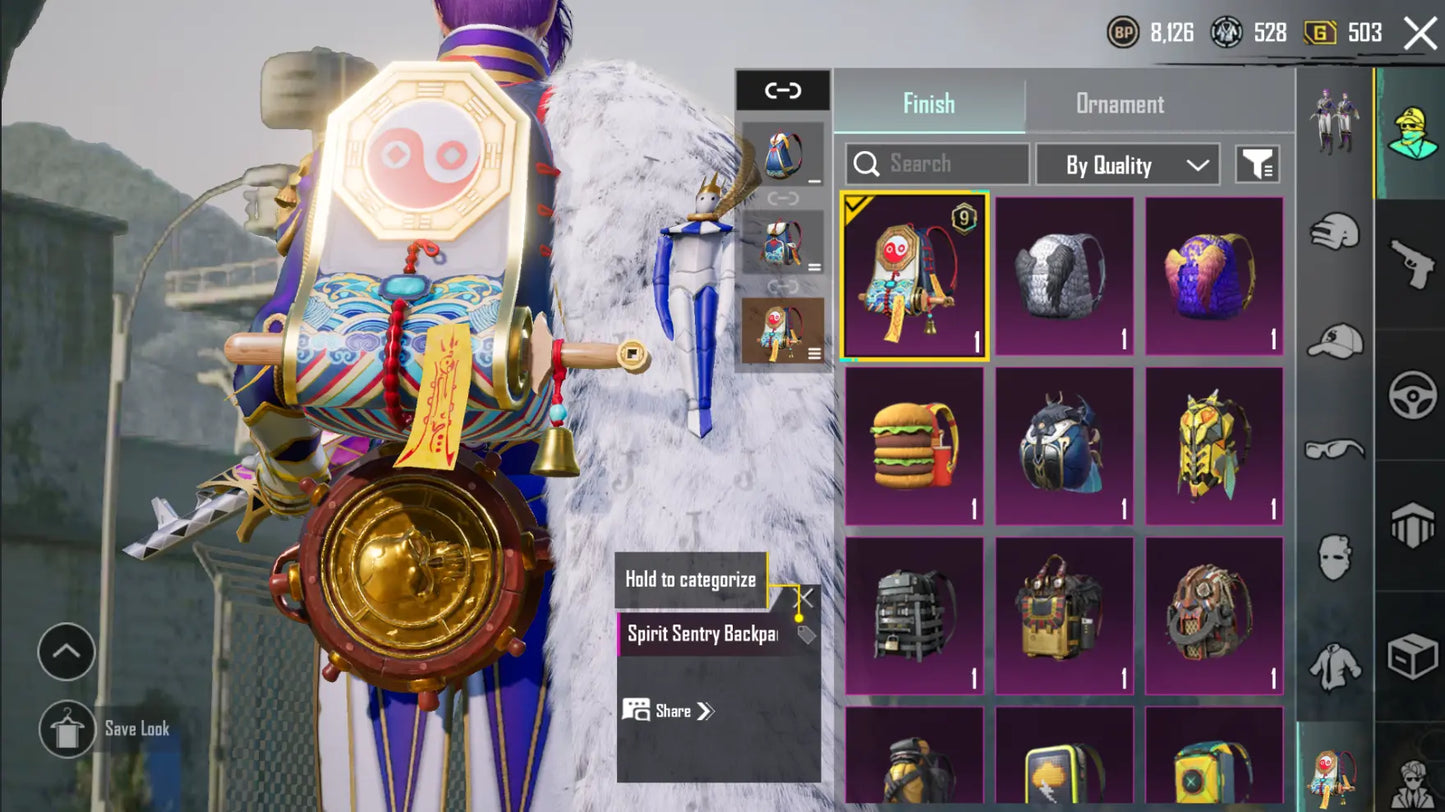
Task: Click Share in the item popup
Action: (669, 711)
